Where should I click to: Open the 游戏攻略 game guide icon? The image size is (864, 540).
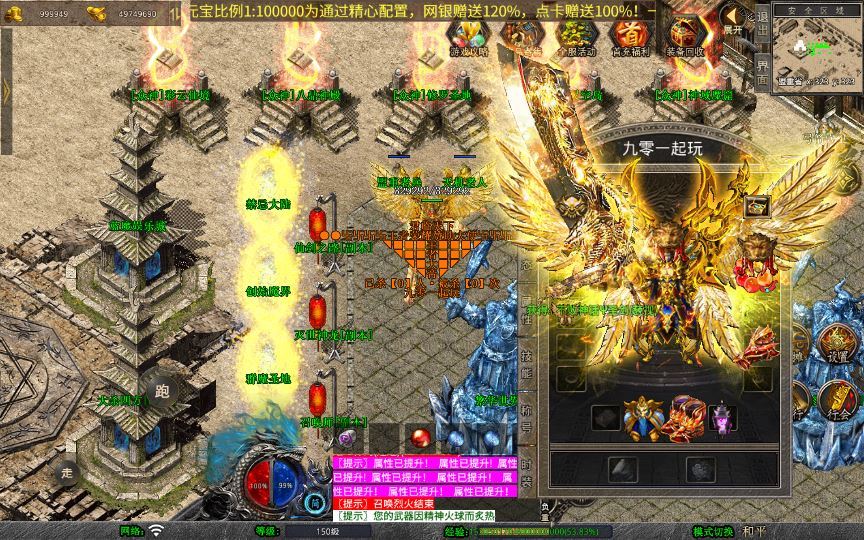pyautogui.click(x=468, y=36)
